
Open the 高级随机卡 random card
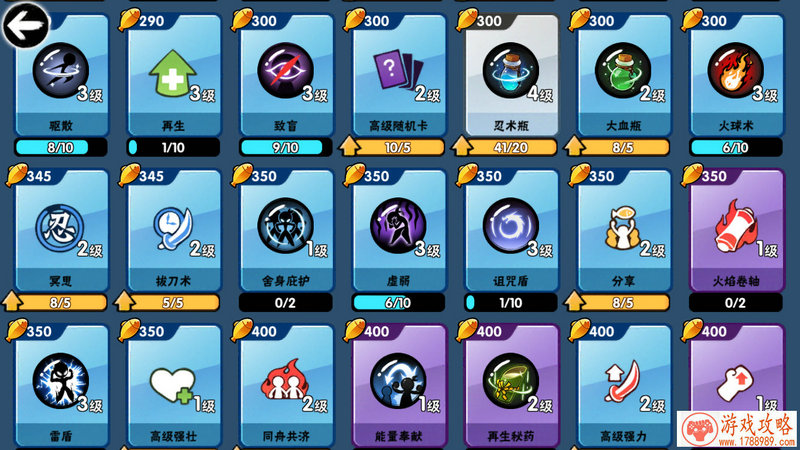pos(399,75)
